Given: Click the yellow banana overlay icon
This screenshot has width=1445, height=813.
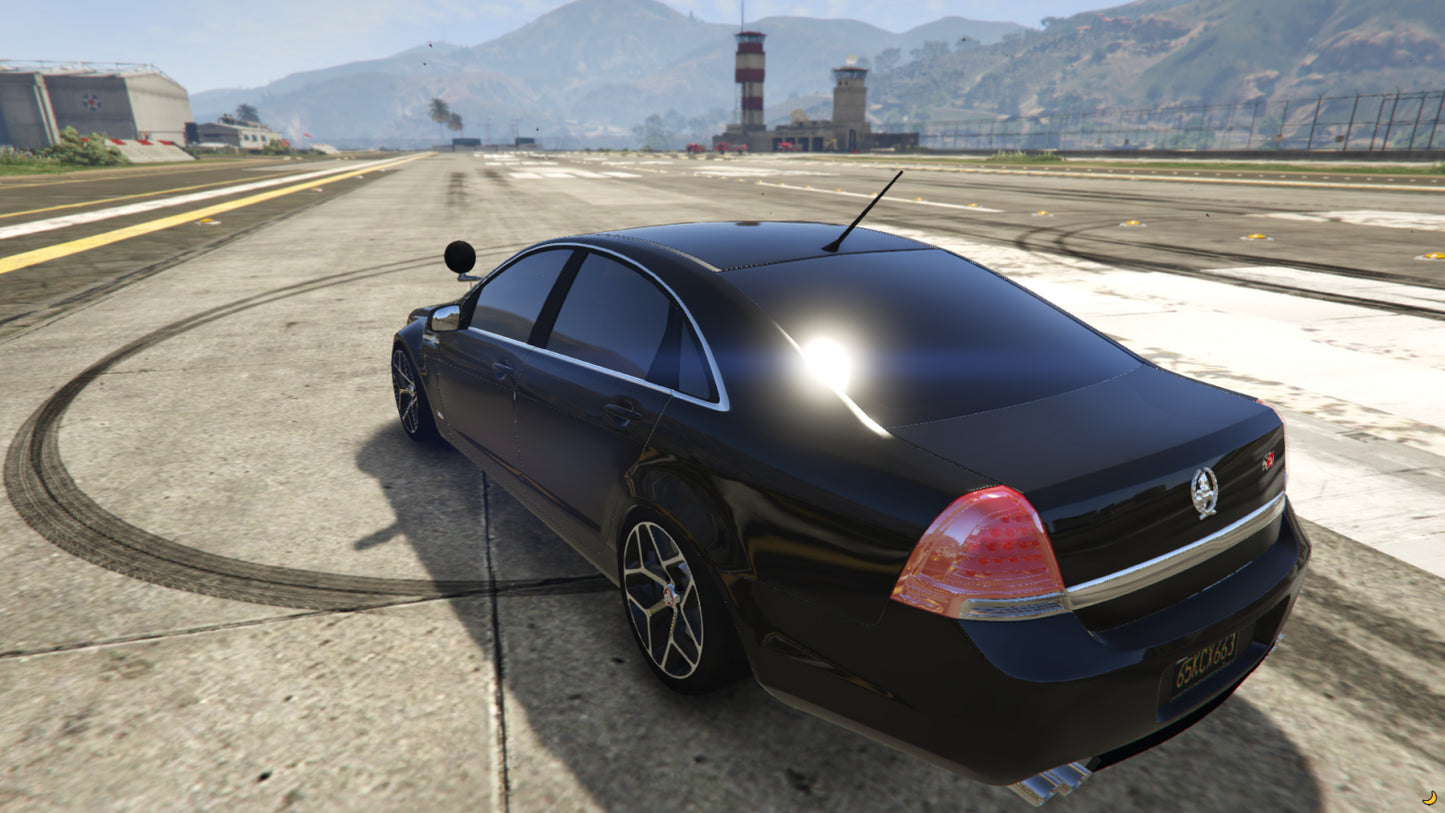Looking at the screenshot, I should [x=1429, y=798].
